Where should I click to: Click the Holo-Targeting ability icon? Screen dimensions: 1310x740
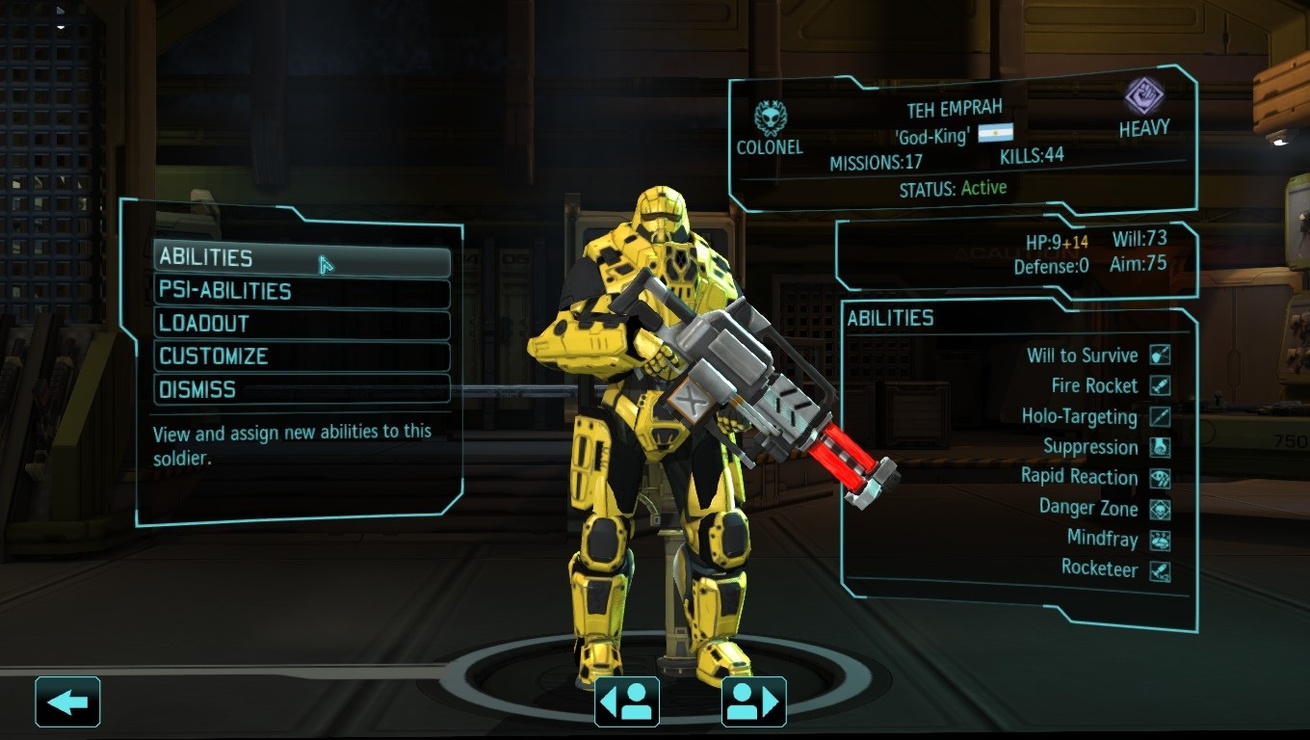[1160, 416]
